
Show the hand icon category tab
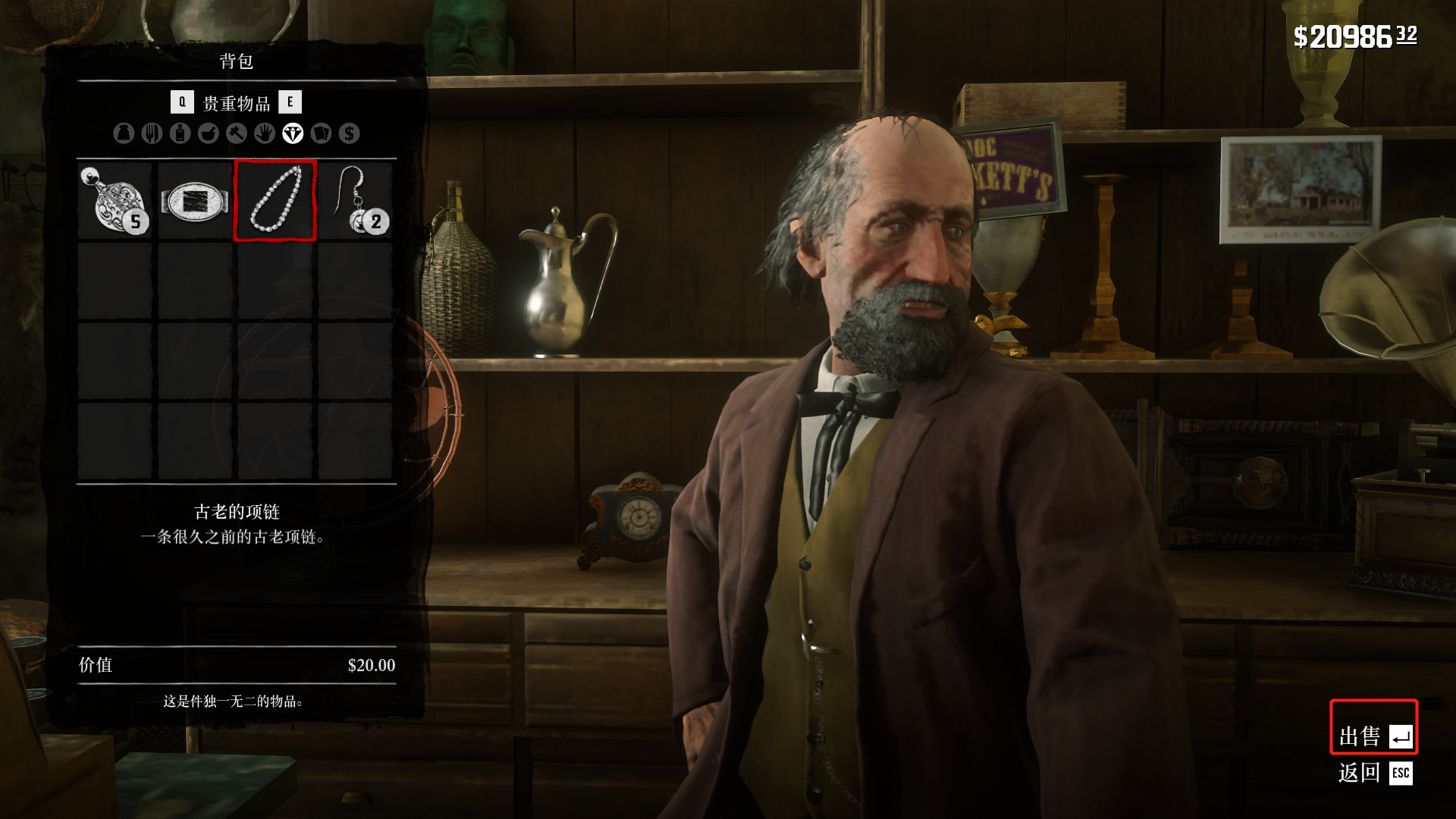[264, 133]
